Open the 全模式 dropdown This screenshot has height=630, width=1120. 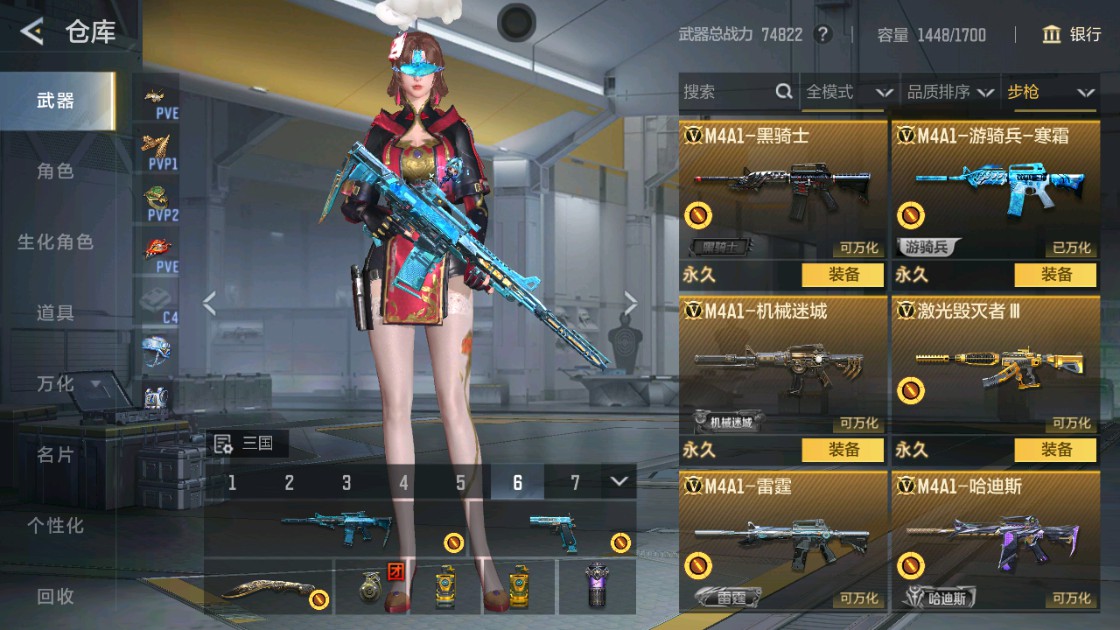click(x=848, y=93)
